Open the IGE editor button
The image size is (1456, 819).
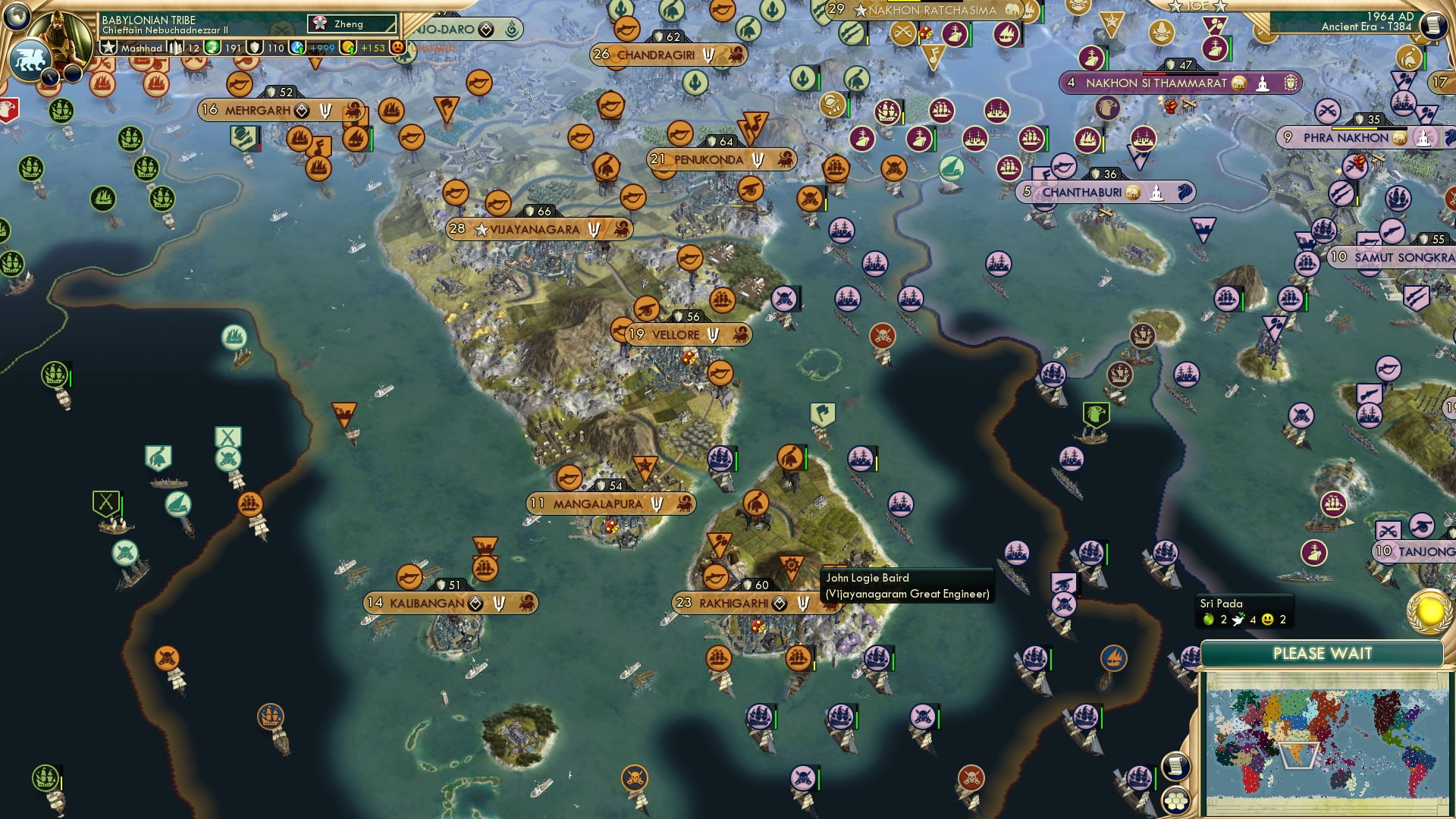(1198, 6)
